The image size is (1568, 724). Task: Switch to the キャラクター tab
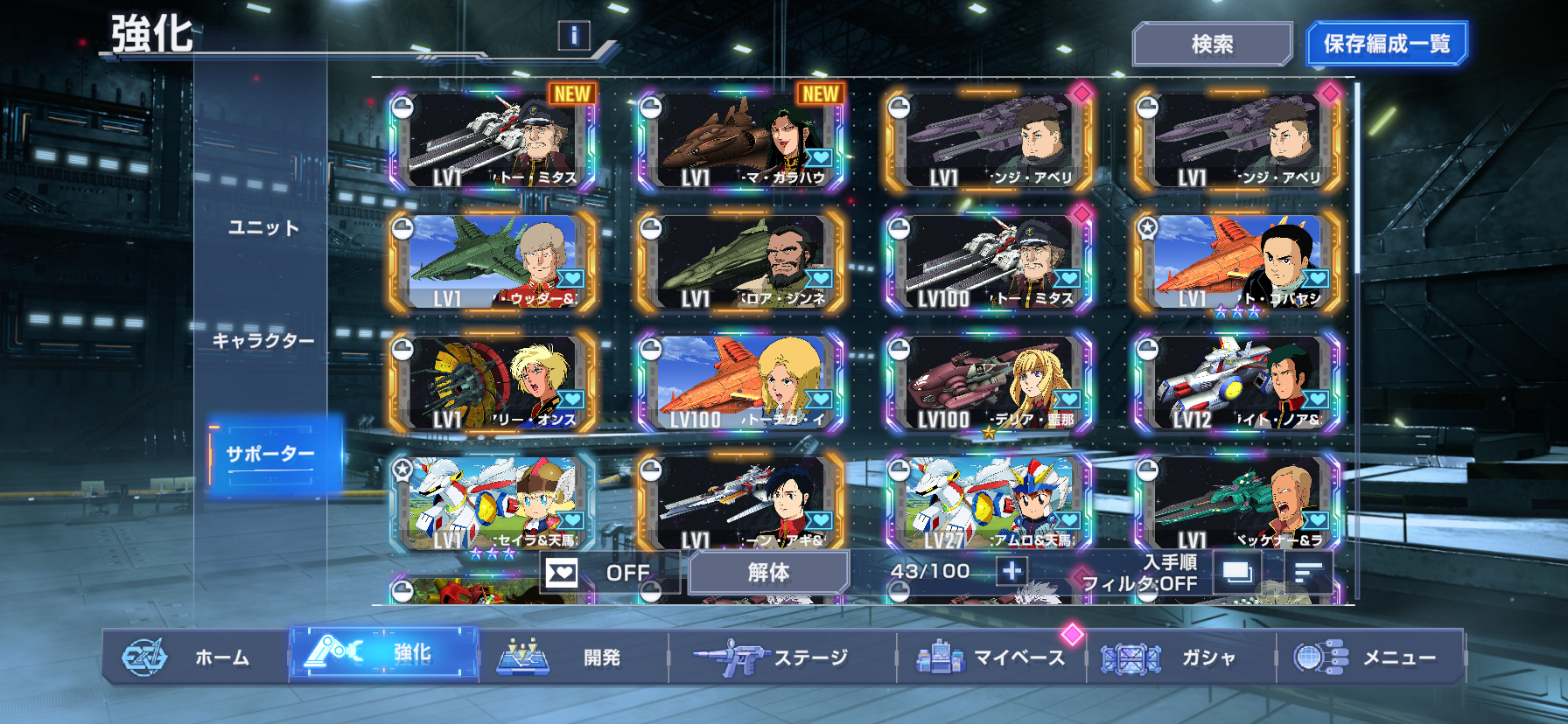(x=263, y=341)
